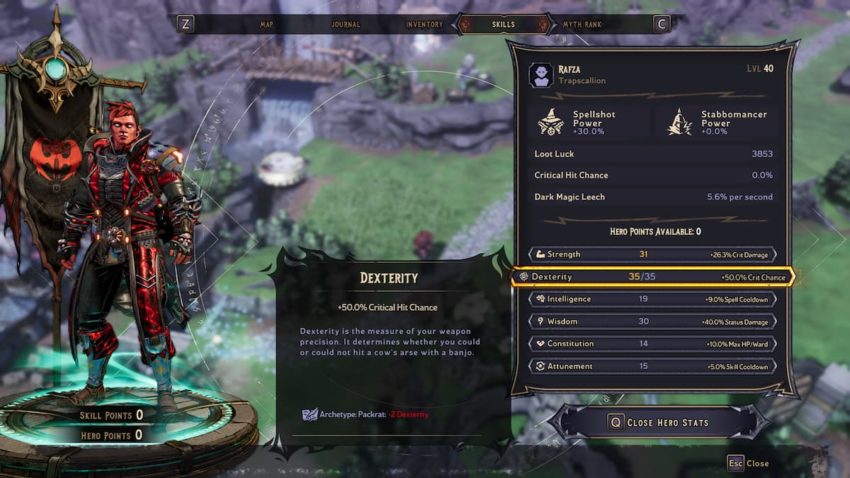Go to the Inventory tab

[x=424, y=24]
